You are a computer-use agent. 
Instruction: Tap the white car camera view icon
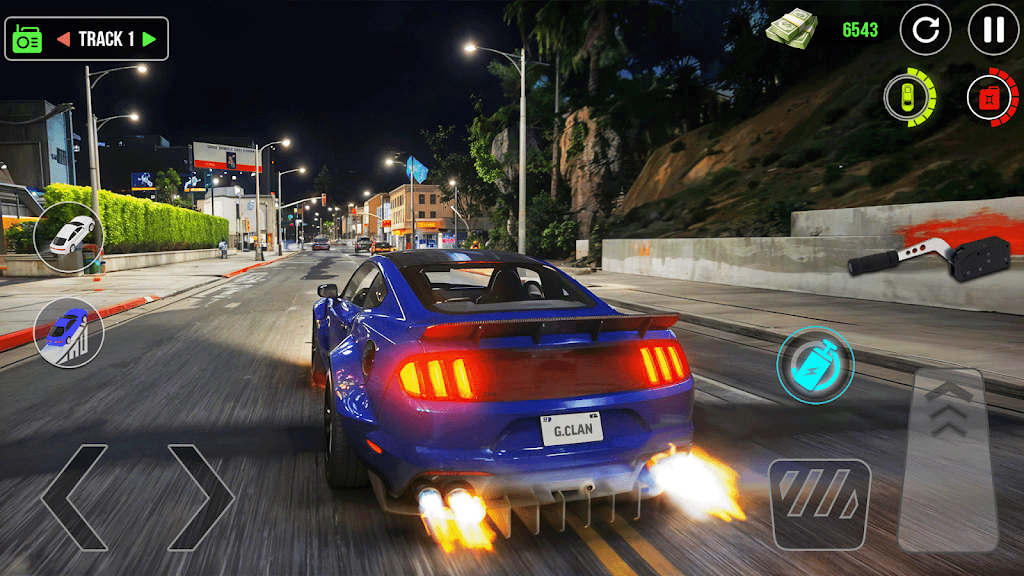tap(69, 237)
